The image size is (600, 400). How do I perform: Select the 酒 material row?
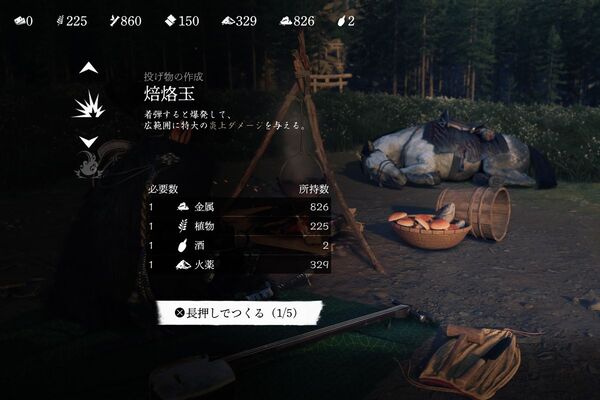click(x=238, y=245)
